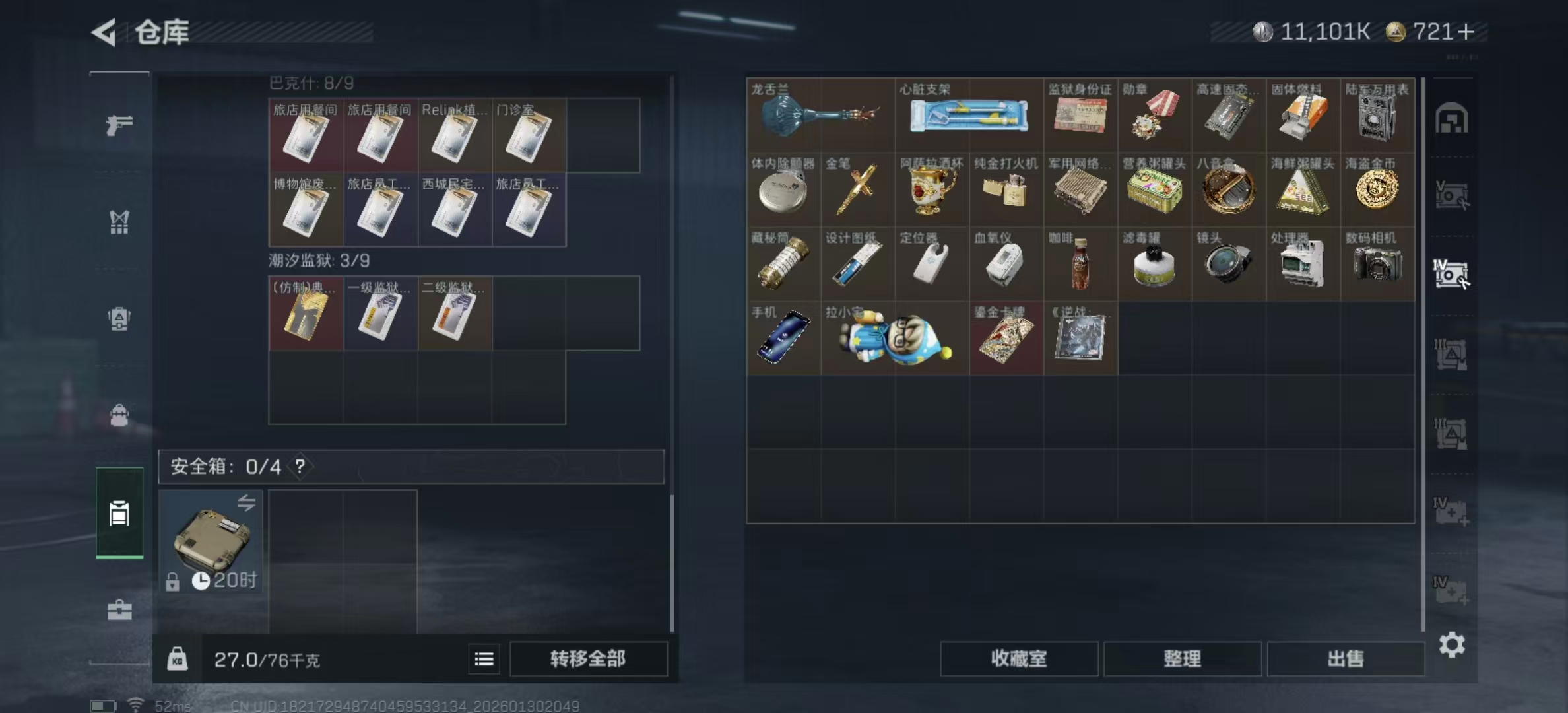Select the armored backpack category icon
The image size is (1568, 713).
119,318
